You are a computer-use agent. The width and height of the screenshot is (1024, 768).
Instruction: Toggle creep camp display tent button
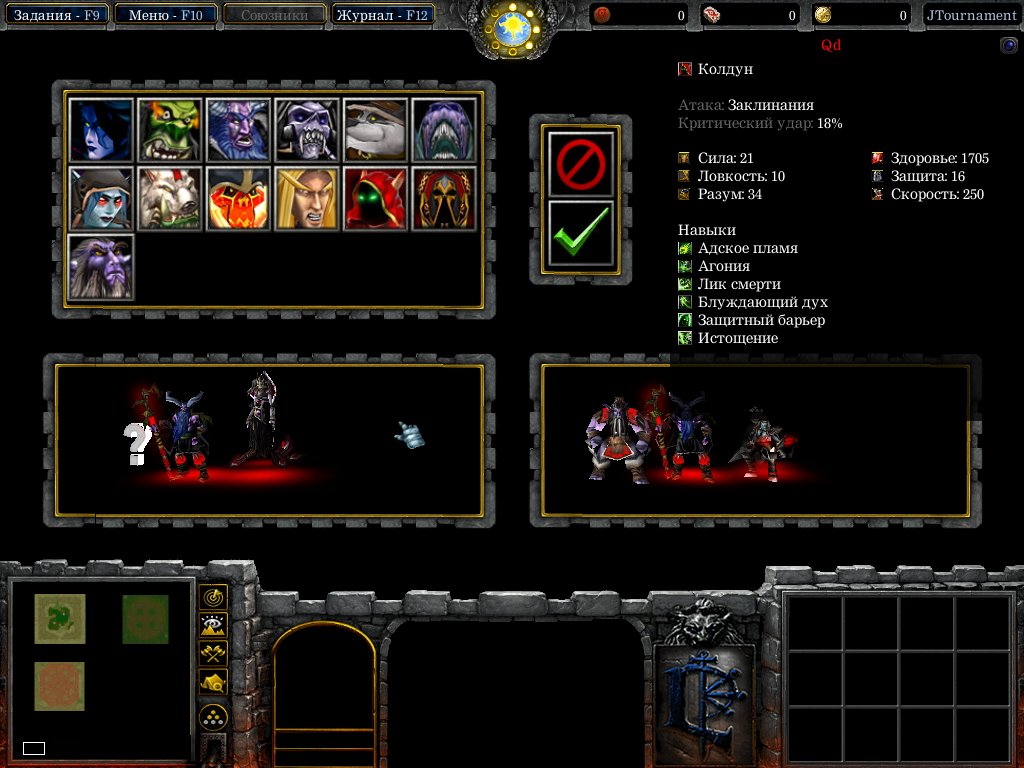click(213, 683)
